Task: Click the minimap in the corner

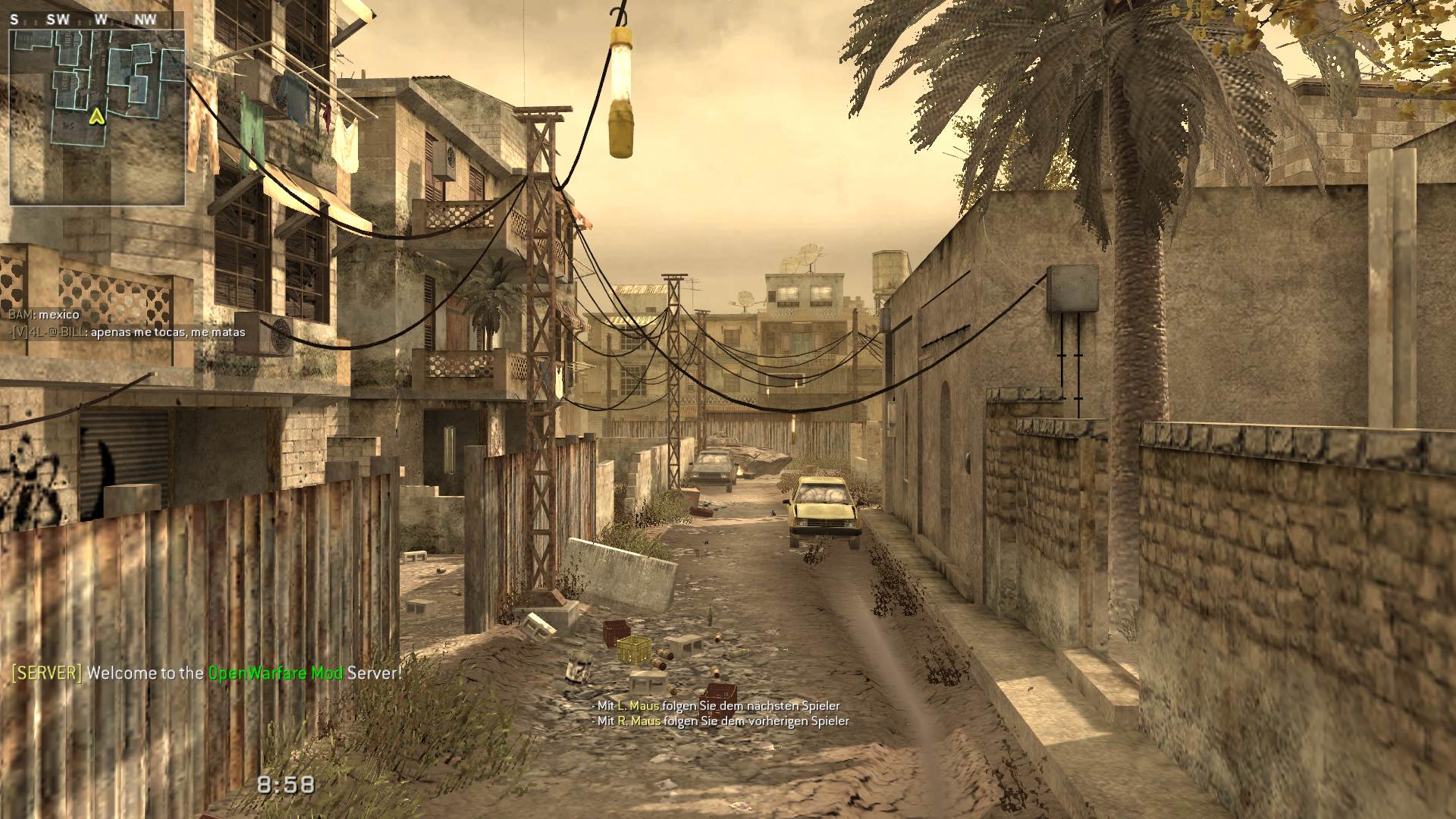Action: 97,118
